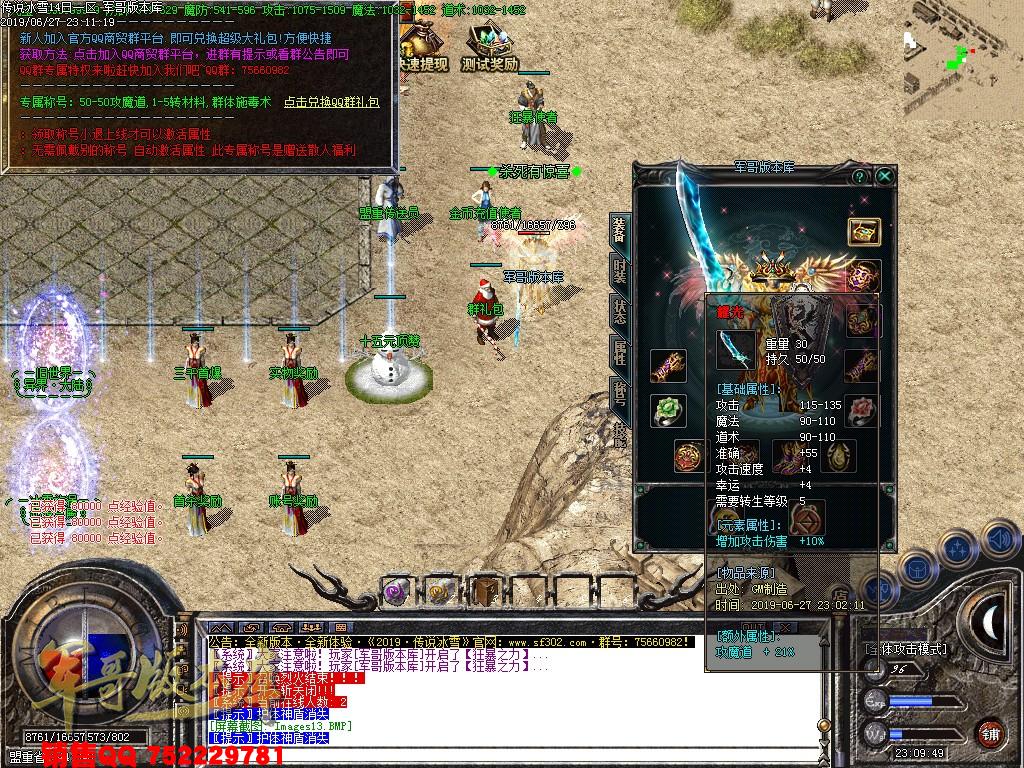Click the treasure chest icon in character panel
The image size is (1024, 768).
[864, 231]
